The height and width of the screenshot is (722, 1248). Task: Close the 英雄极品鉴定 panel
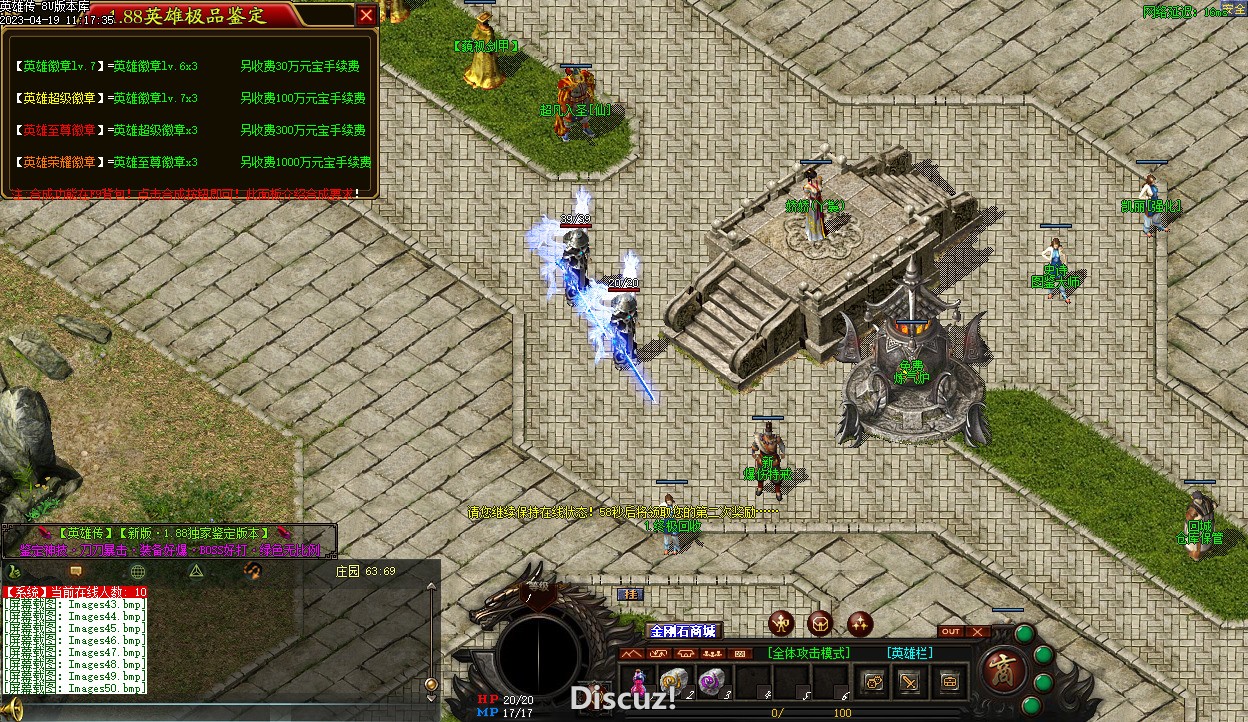click(366, 15)
